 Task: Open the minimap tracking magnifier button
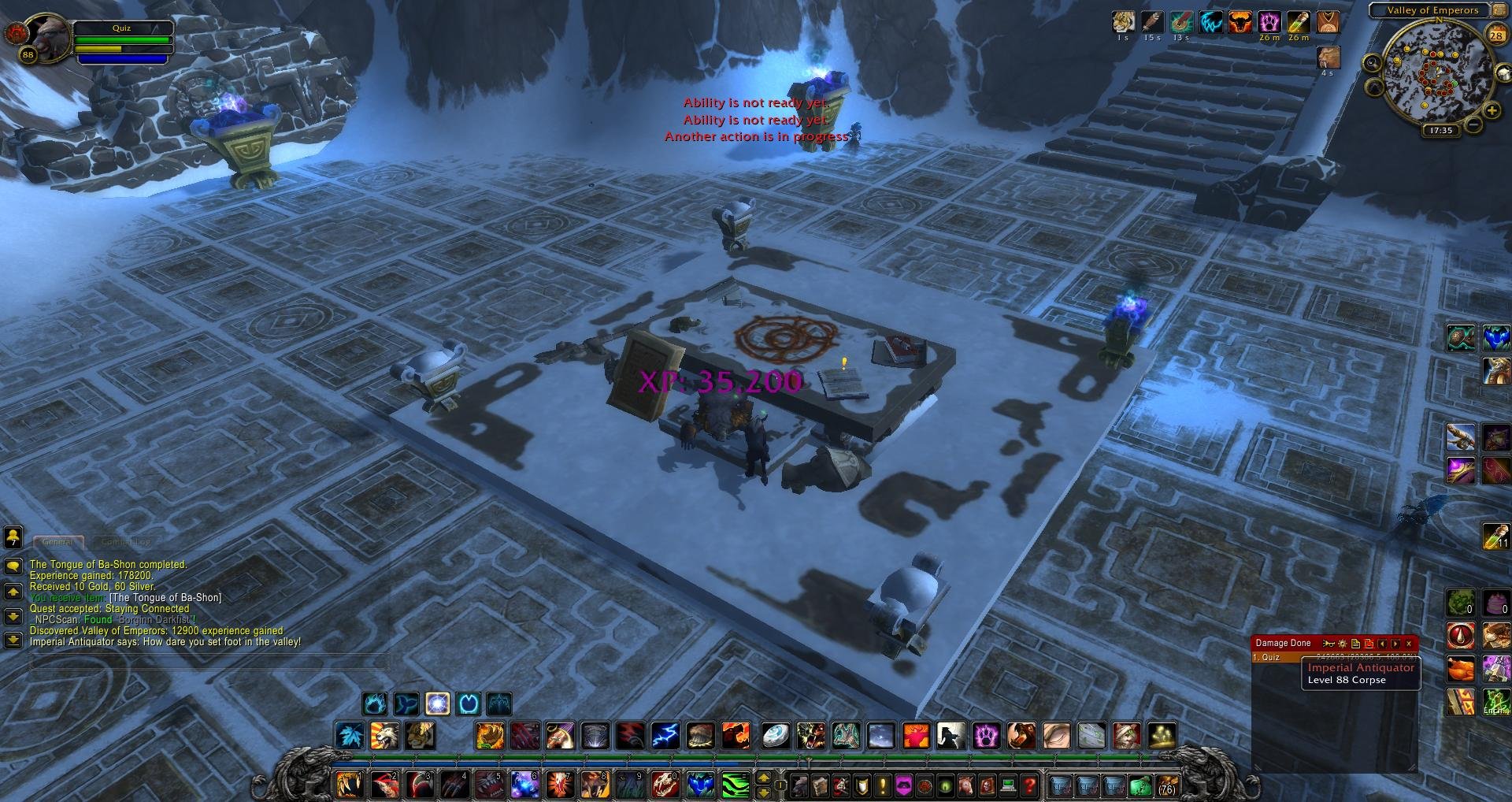point(1373,63)
